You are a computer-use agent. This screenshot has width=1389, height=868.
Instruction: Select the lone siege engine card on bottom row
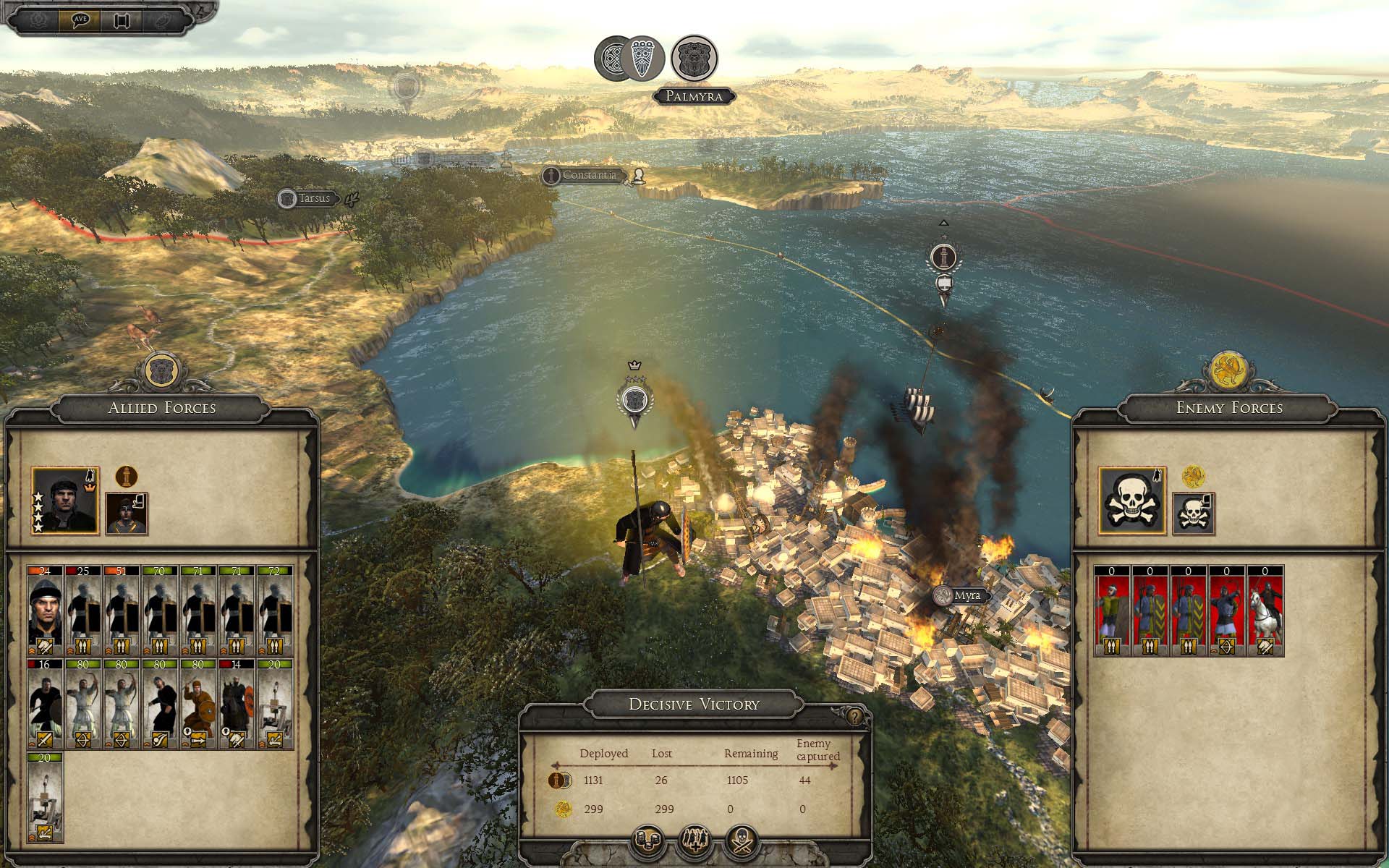(45, 797)
